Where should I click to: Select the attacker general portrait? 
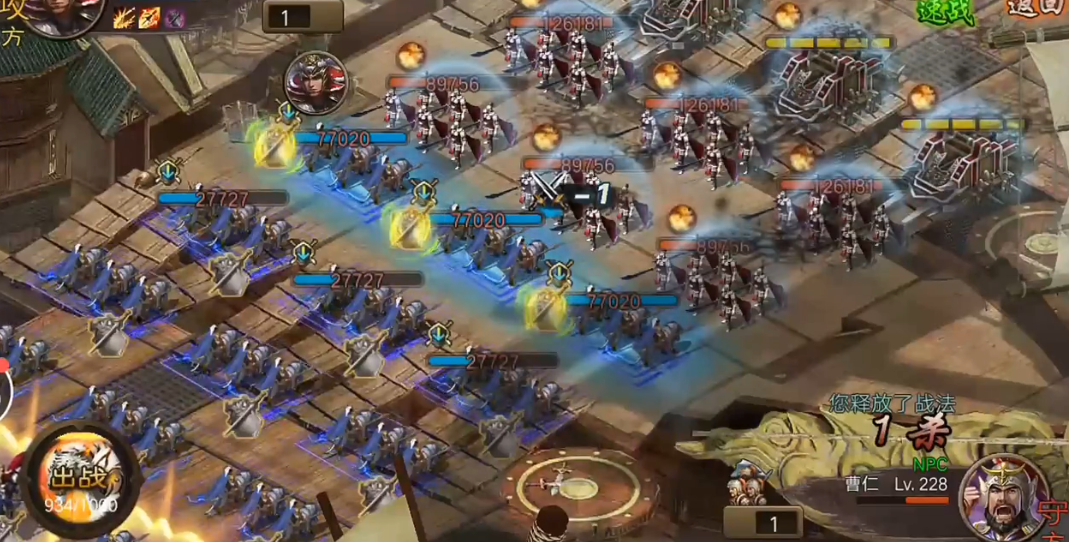65,12
